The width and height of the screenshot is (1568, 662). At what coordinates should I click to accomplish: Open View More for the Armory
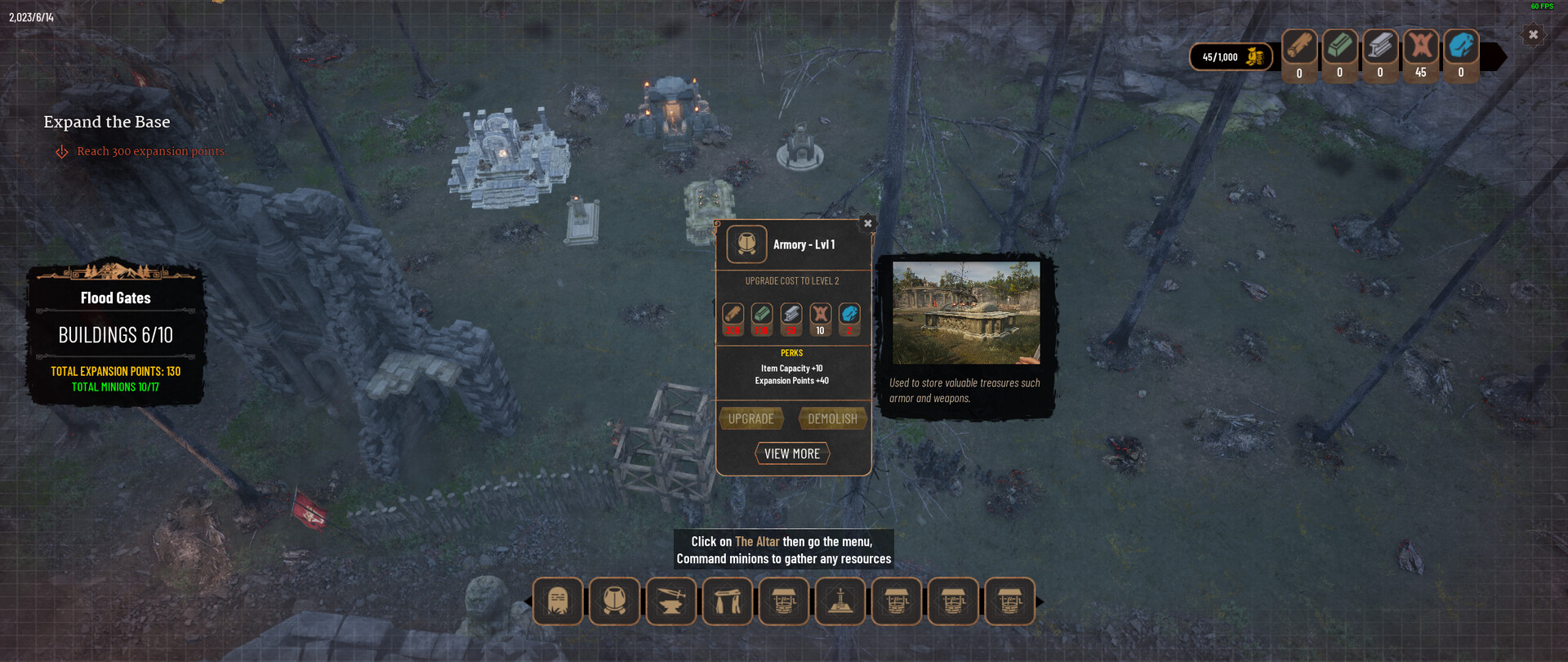pos(791,454)
